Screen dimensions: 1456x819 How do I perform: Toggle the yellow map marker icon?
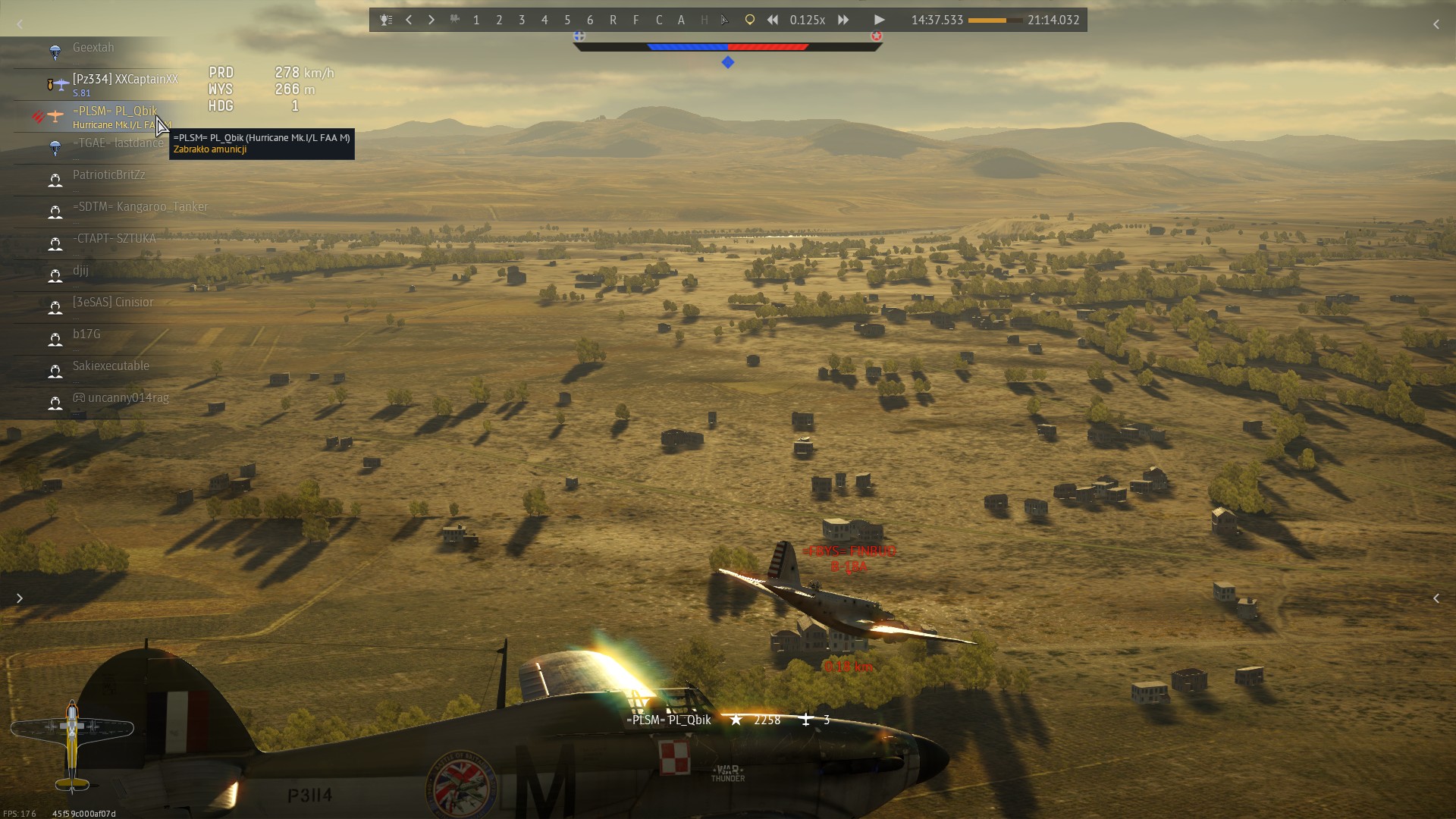pos(749,20)
